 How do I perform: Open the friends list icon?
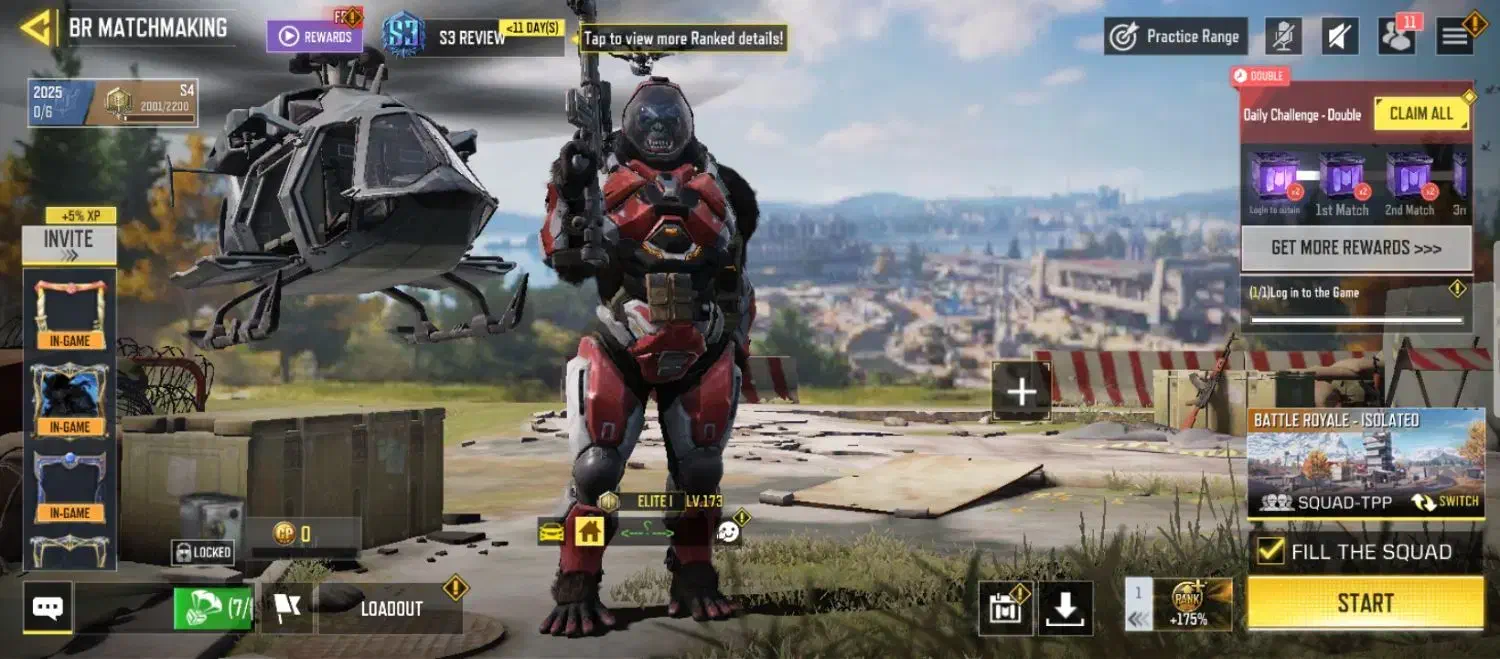coord(1397,36)
